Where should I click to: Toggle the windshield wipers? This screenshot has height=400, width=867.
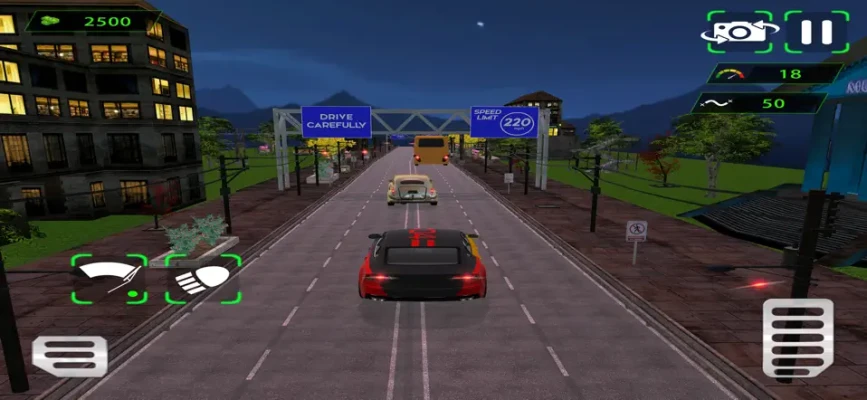(x=109, y=279)
